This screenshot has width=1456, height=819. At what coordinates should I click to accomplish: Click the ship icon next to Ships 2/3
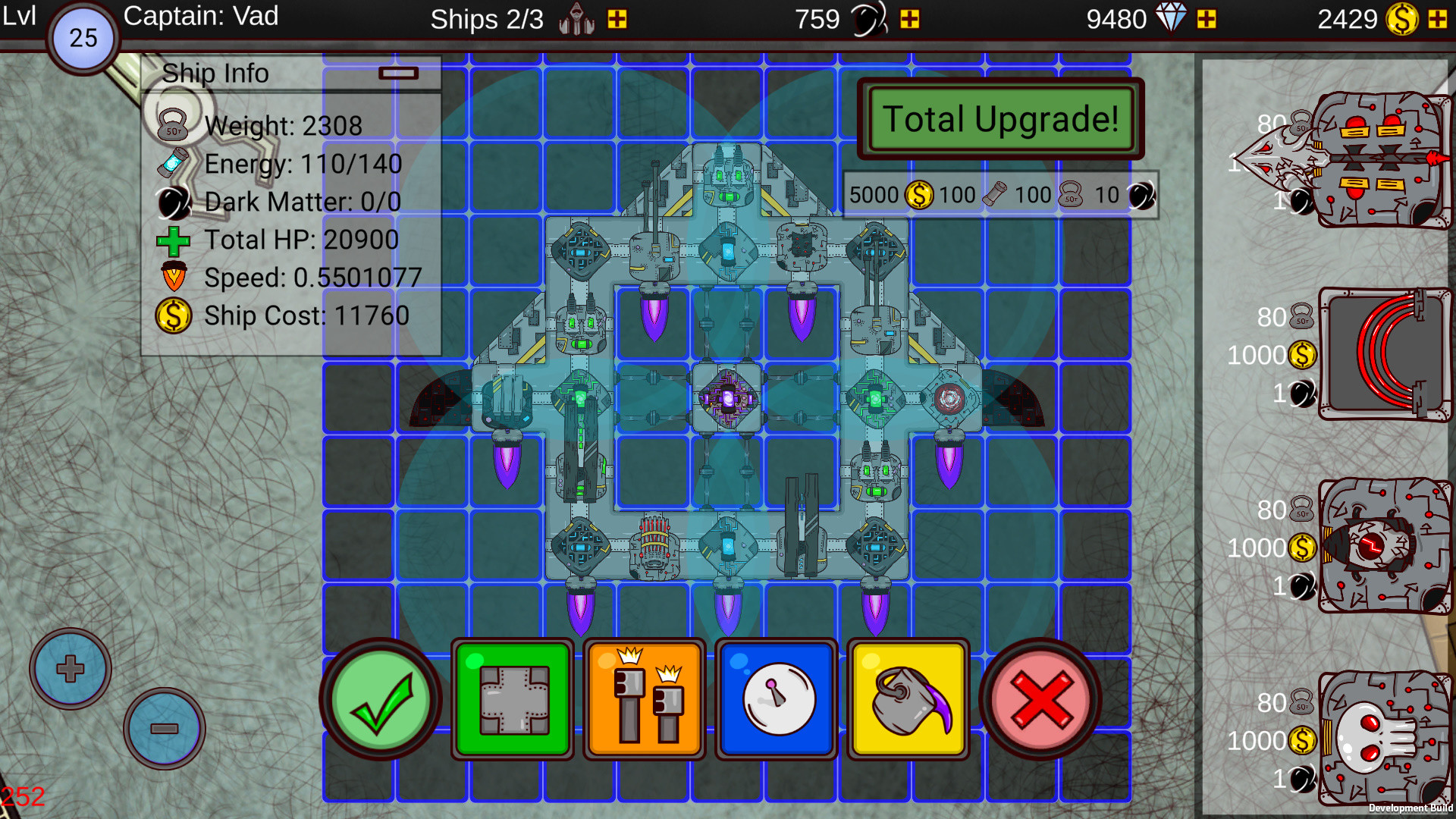coord(576,19)
